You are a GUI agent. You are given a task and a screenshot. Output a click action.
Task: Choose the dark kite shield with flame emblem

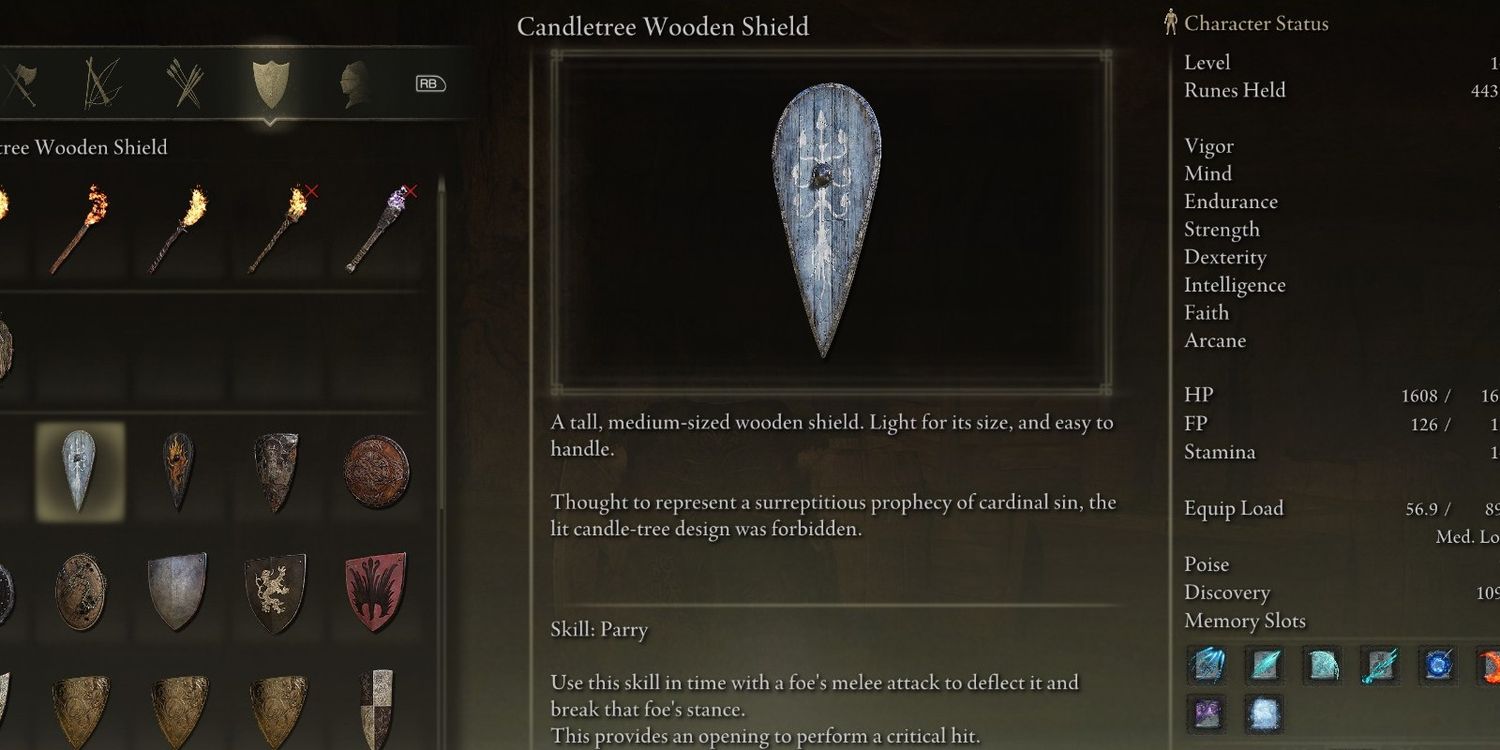[x=178, y=472]
